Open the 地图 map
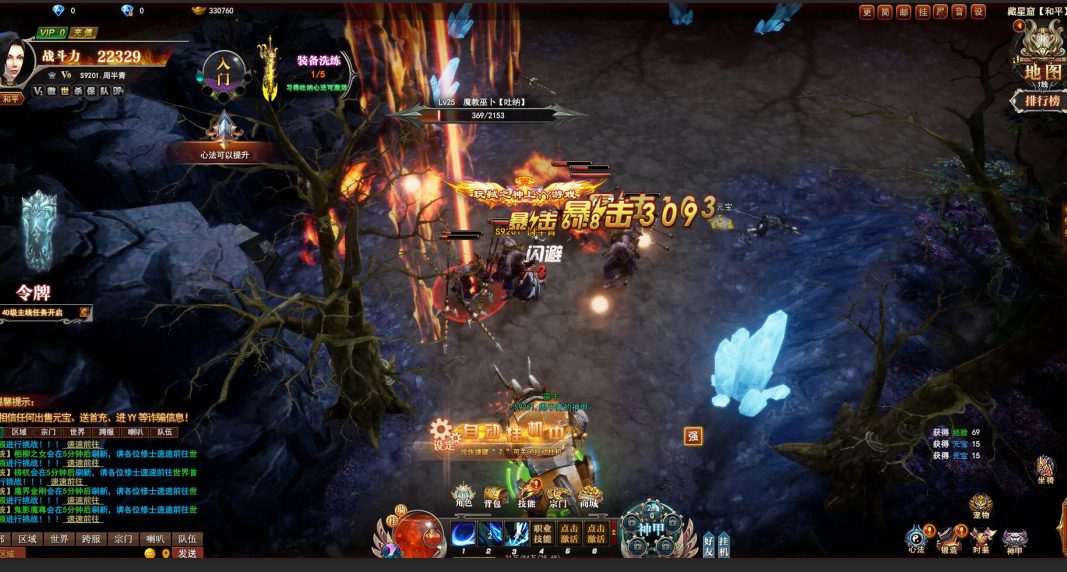 pyautogui.click(x=1042, y=71)
